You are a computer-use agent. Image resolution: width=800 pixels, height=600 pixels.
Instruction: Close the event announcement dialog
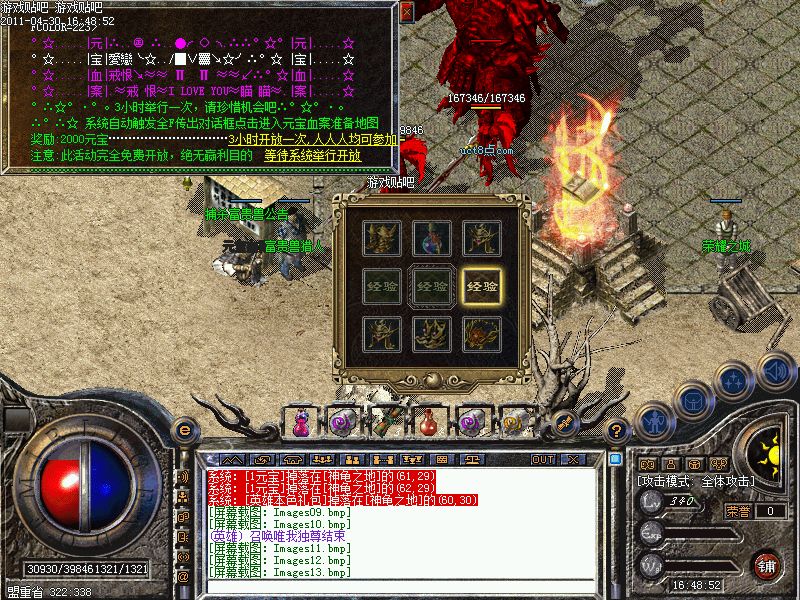pyautogui.click(x=407, y=12)
